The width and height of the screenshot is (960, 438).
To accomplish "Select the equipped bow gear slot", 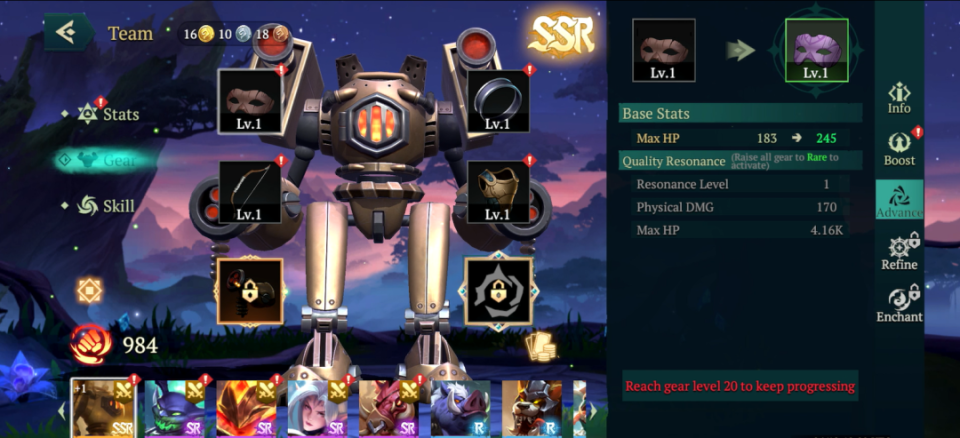I will click(250, 191).
